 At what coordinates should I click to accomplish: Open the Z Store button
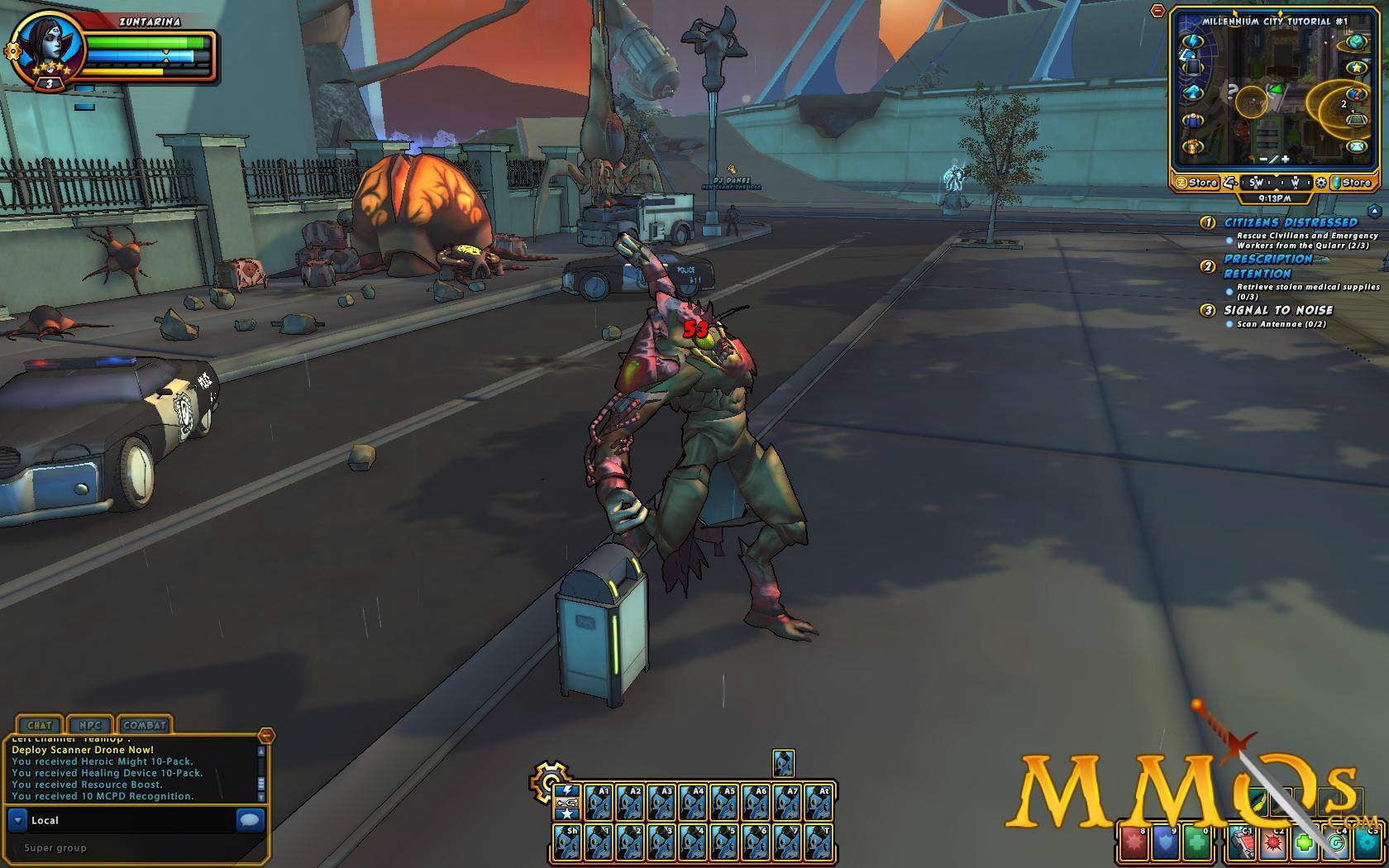pyautogui.click(x=1196, y=183)
